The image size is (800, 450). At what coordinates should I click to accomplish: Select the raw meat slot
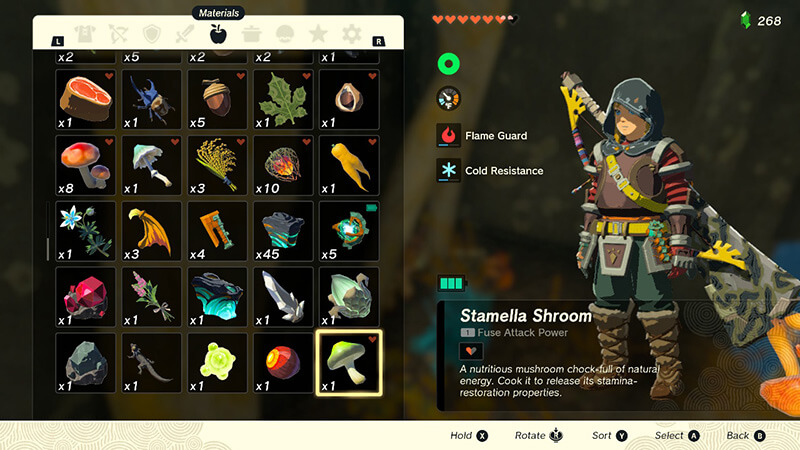tap(87, 98)
